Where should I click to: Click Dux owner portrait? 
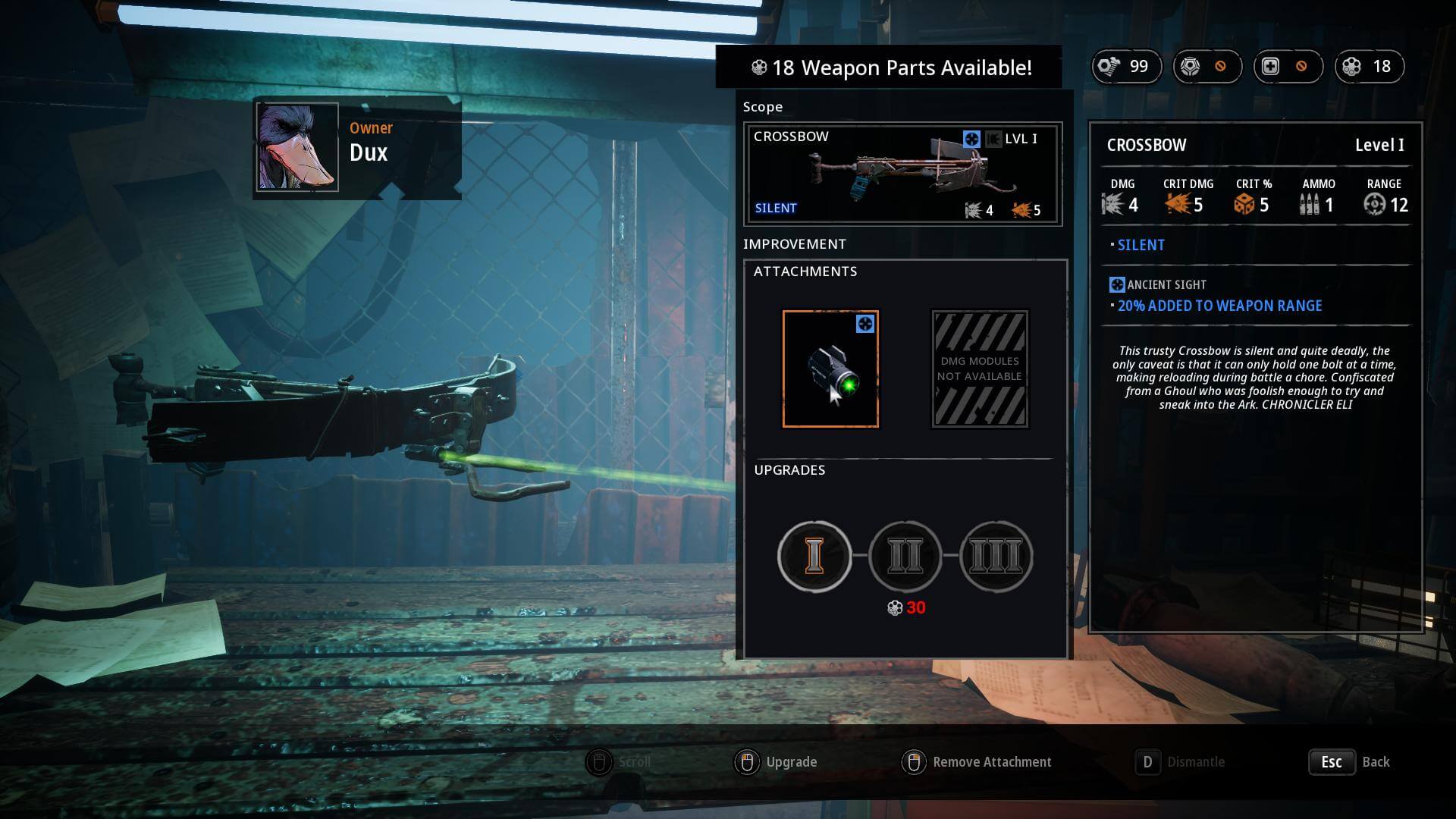click(x=297, y=147)
